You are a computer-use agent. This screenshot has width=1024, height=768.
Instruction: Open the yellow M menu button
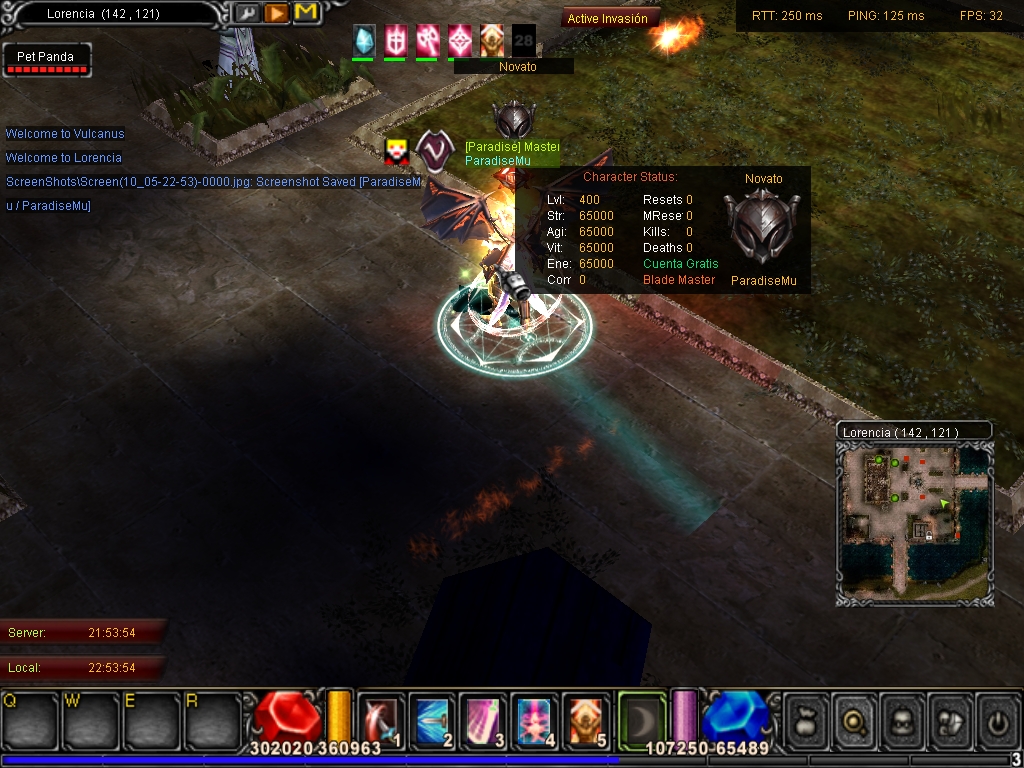pyautogui.click(x=305, y=14)
